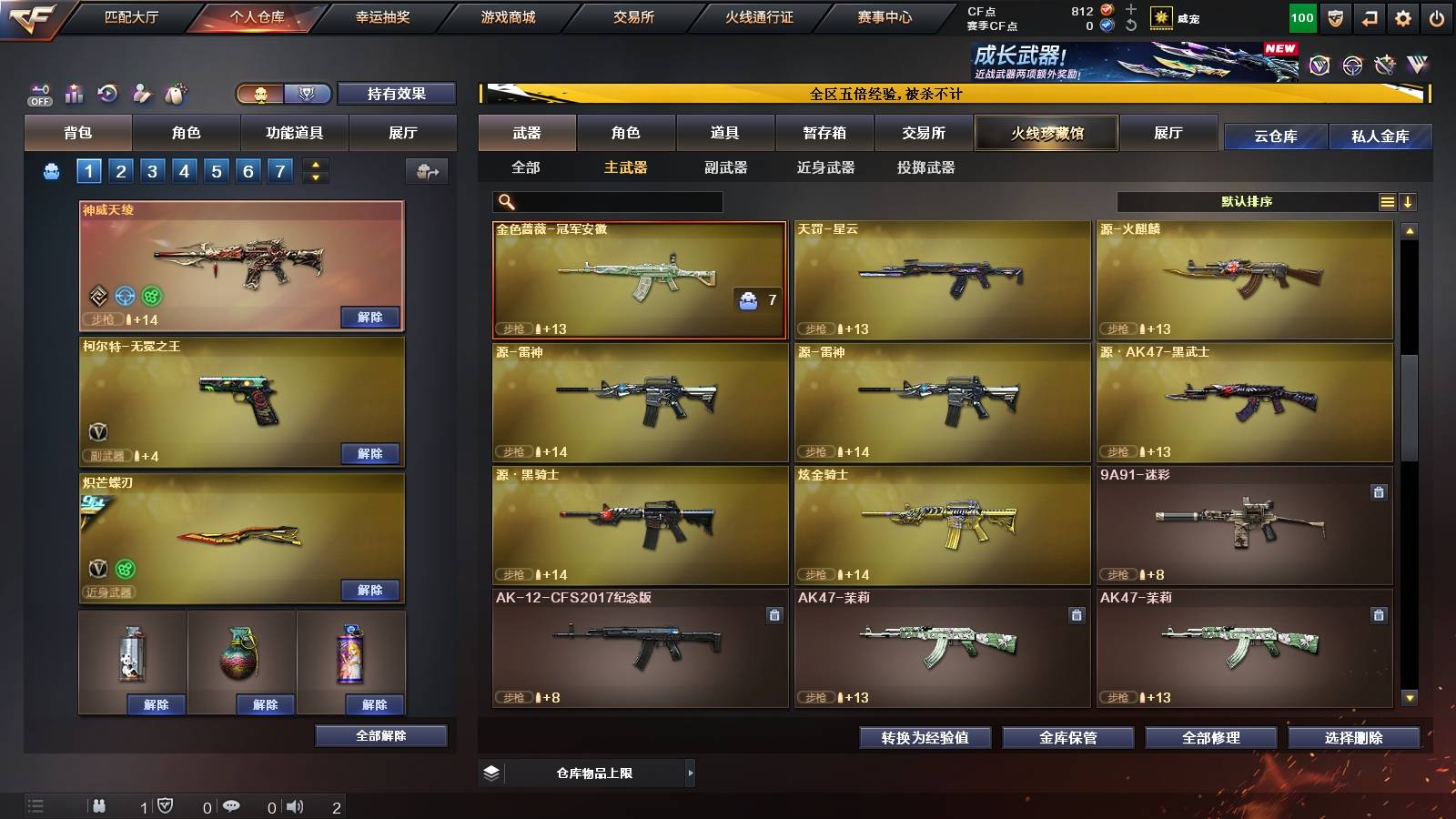
Task: Open the settings gear in the top right
Action: (1402, 17)
